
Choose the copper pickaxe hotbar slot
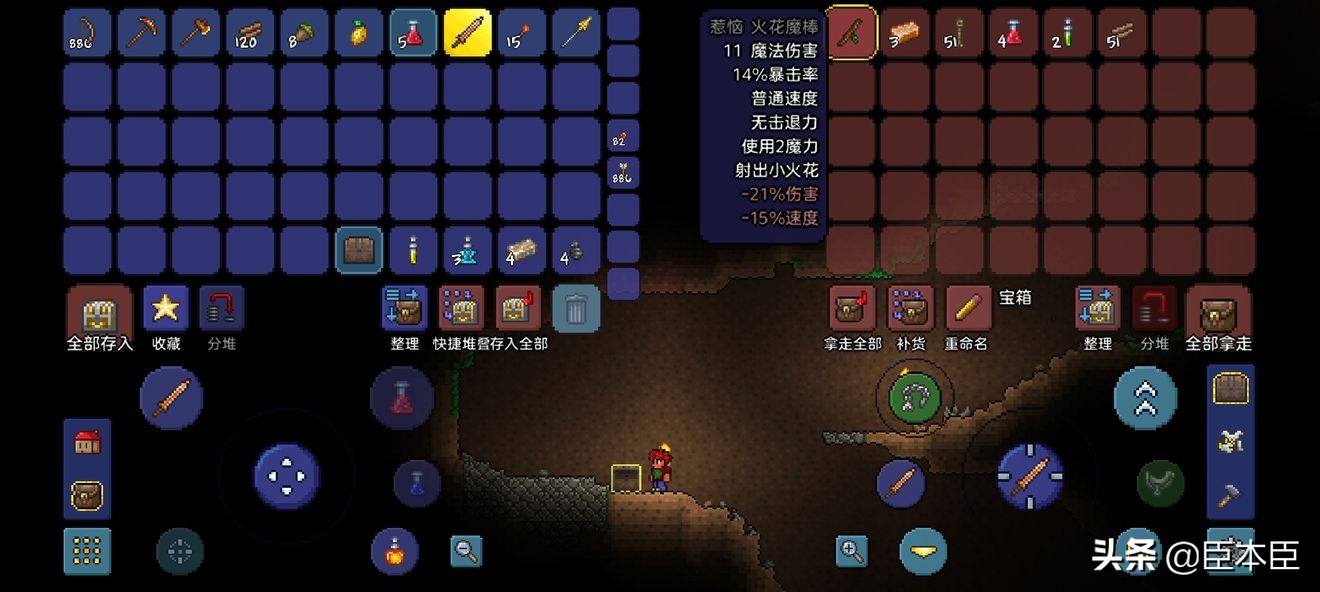142,33
